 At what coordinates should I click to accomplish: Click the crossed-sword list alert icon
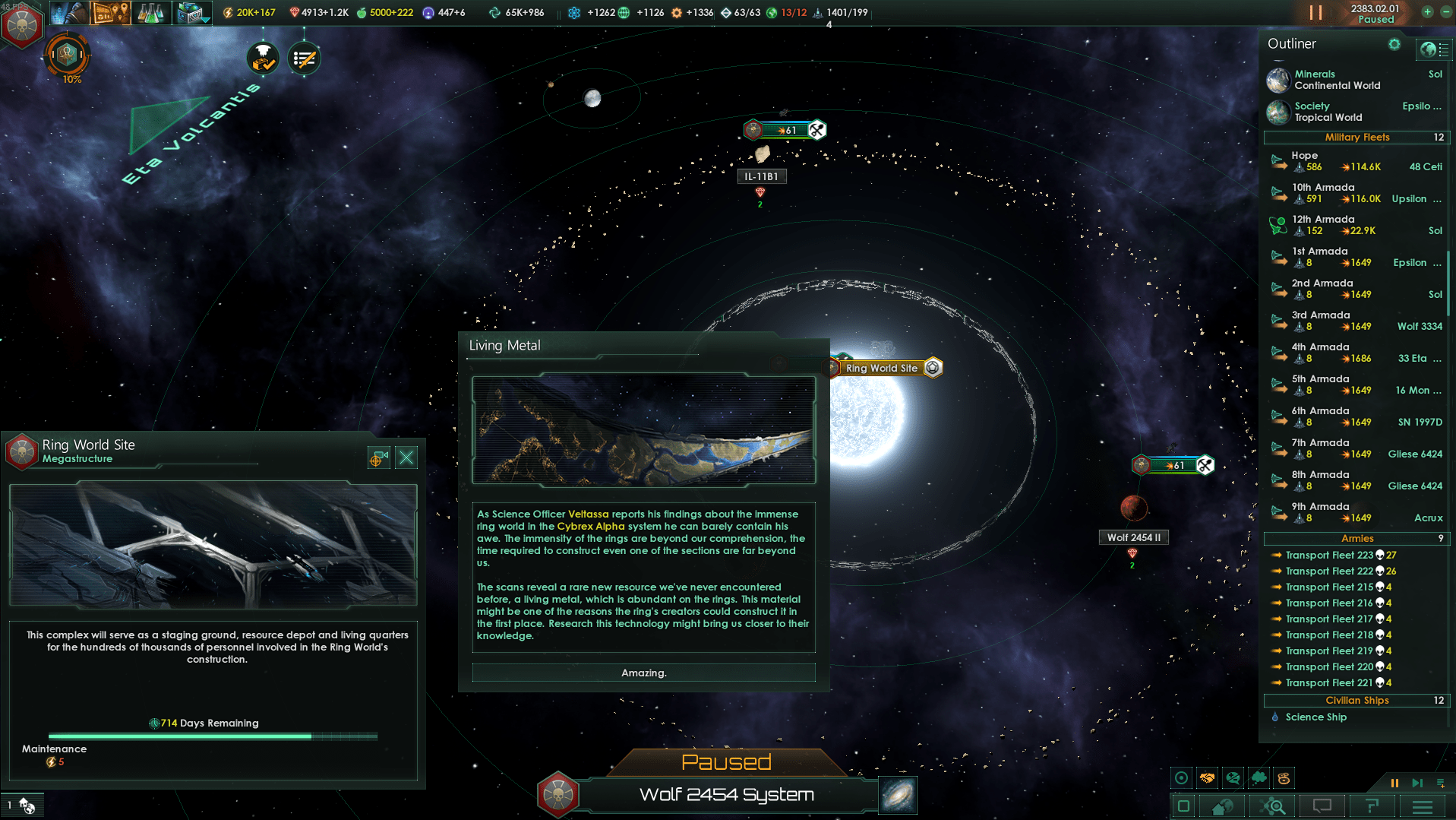[303, 58]
